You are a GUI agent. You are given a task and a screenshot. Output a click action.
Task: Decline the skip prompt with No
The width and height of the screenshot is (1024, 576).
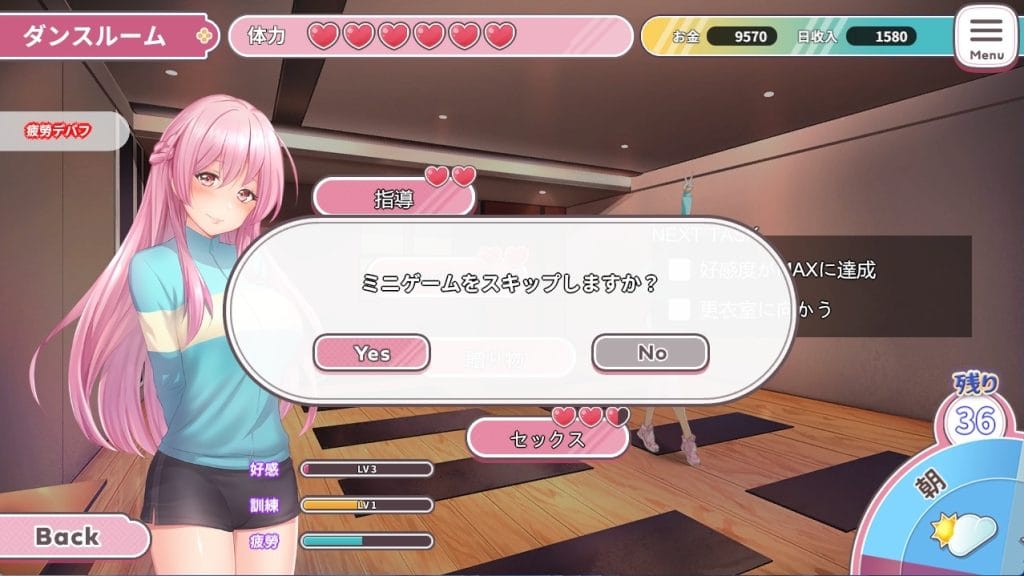651,353
